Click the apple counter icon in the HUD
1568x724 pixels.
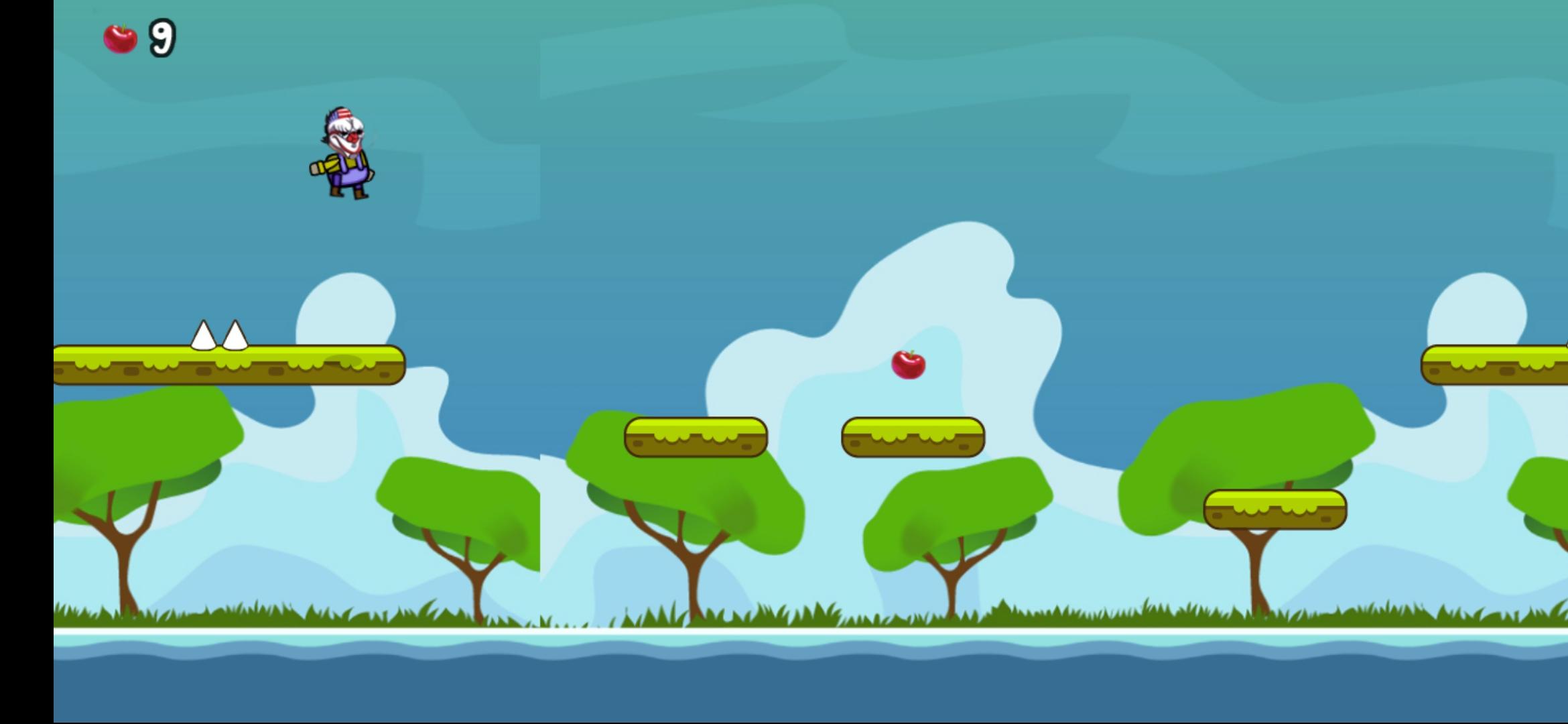point(121,37)
